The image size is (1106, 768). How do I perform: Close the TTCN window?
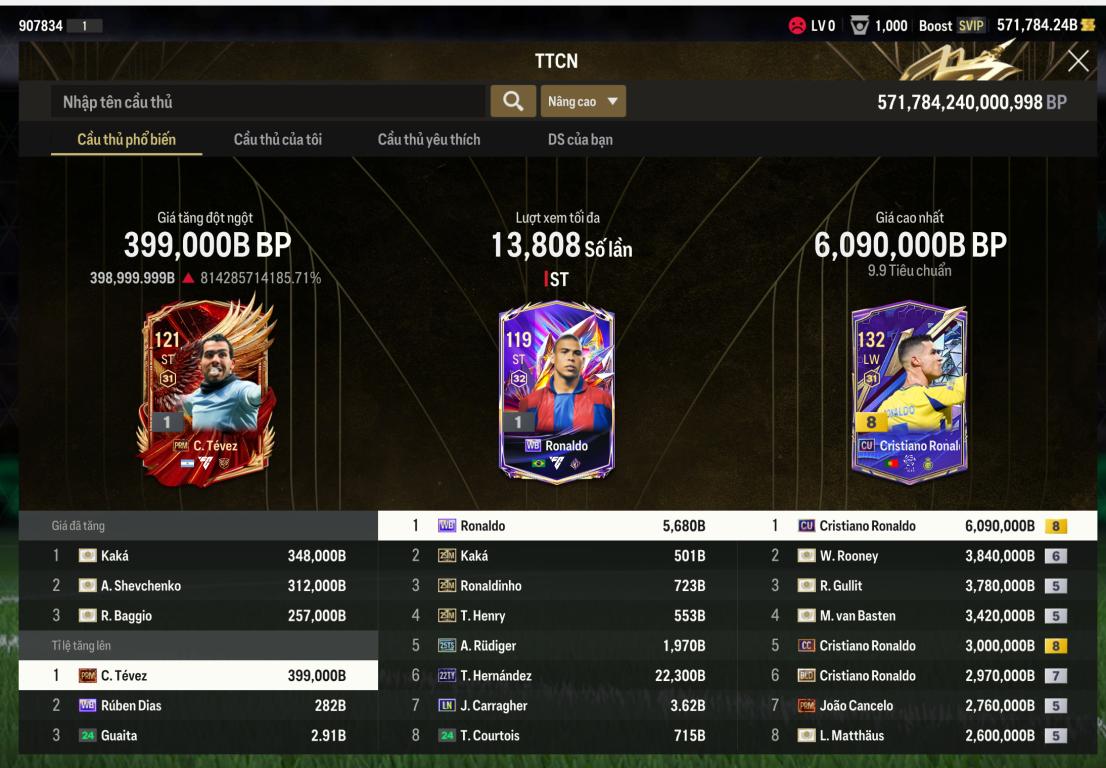[x=1078, y=61]
